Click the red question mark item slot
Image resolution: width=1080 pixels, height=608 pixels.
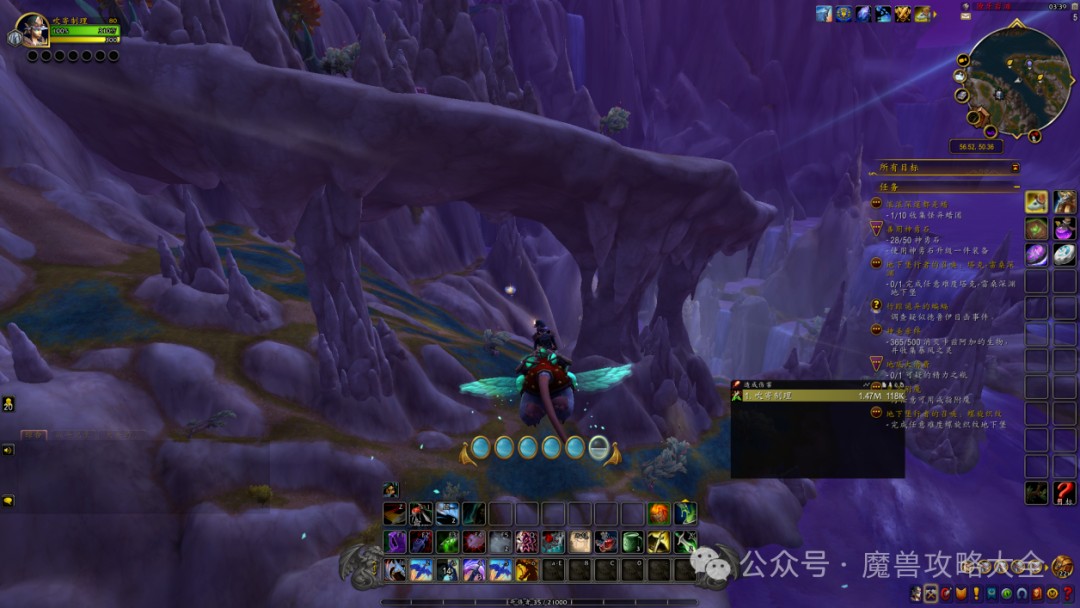pos(1064,492)
